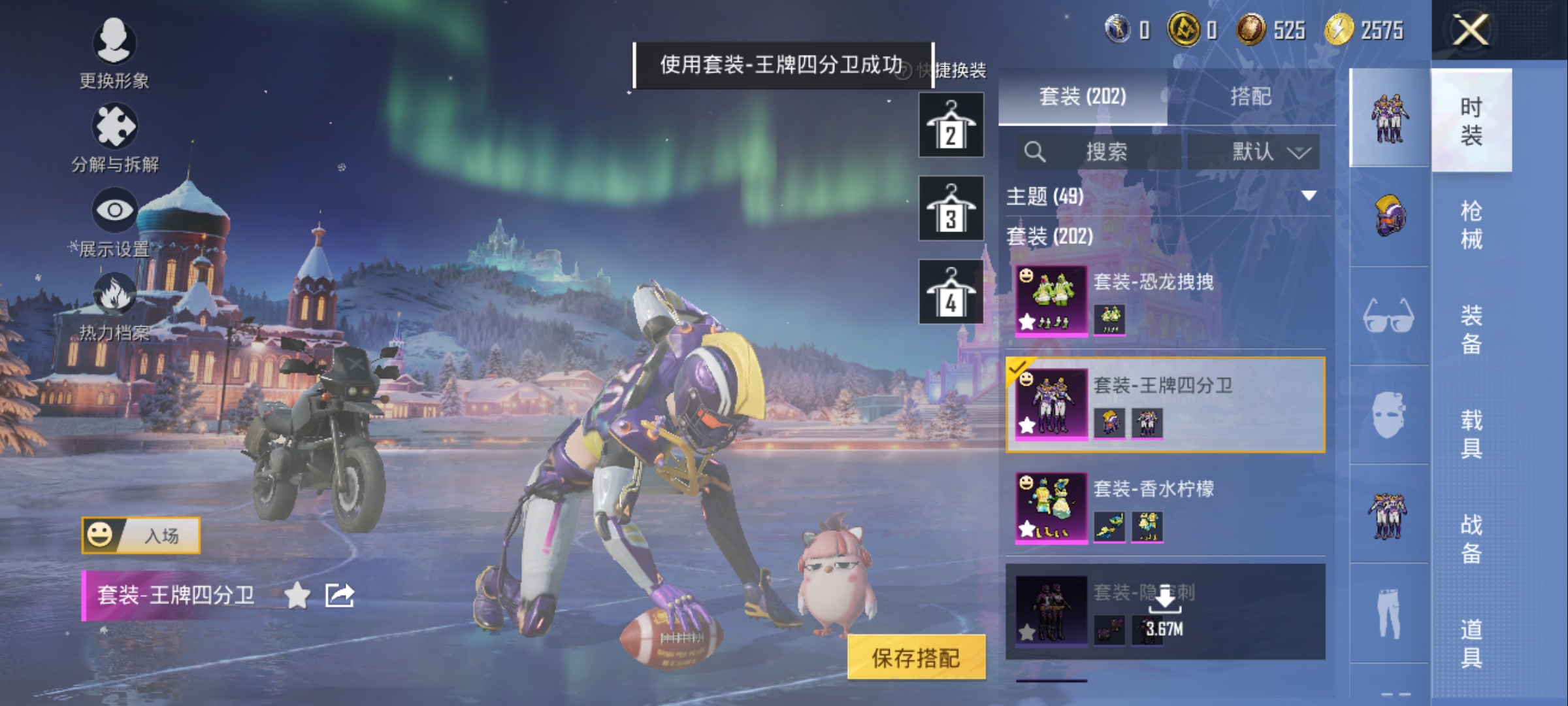The width and height of the screenshot is (1568, 706).
Task: Share the current outfit
Action: pyautogui.click(x=340, y=596)
